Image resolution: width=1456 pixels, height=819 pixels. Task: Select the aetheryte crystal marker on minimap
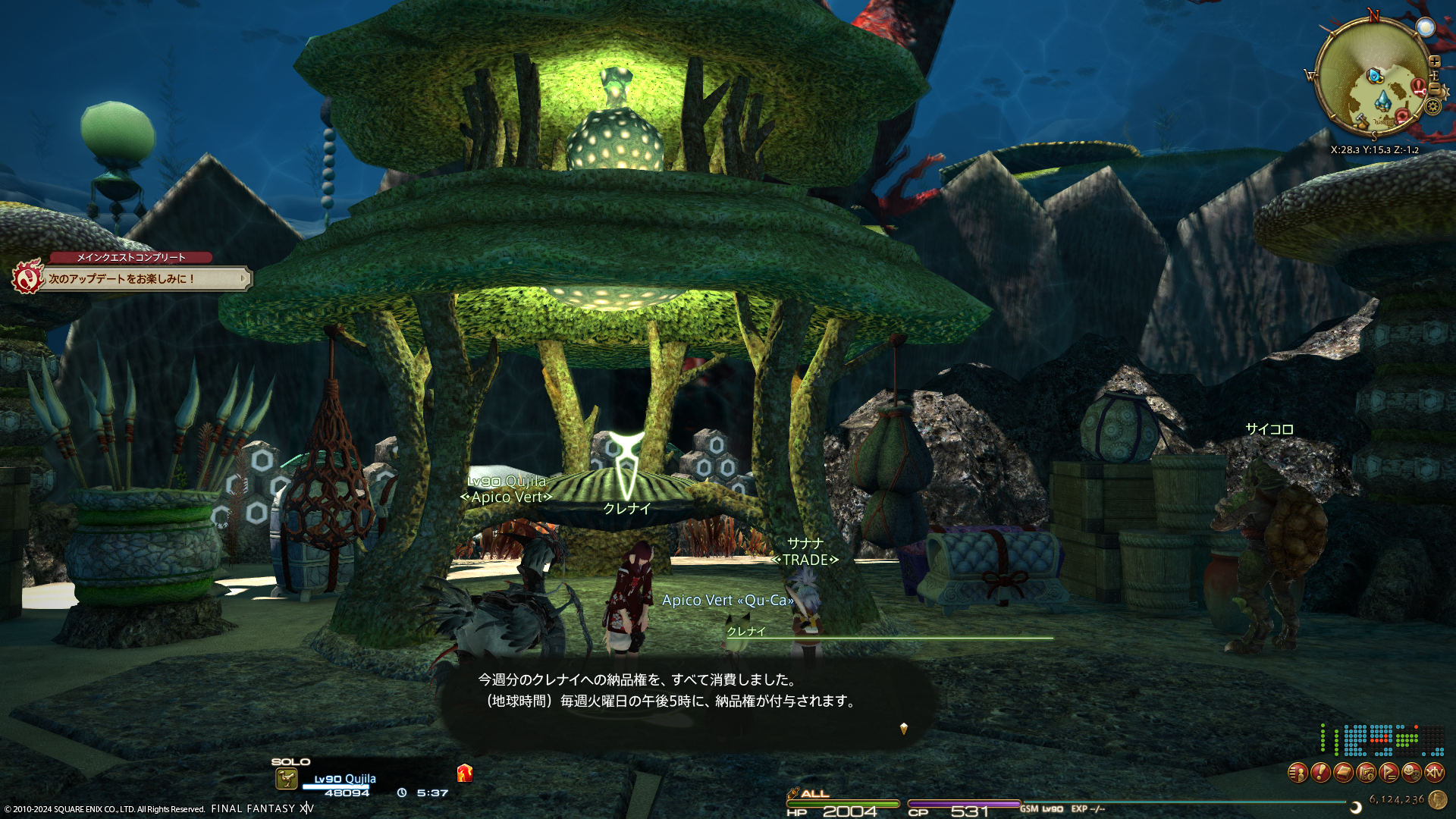(1383, 99)
